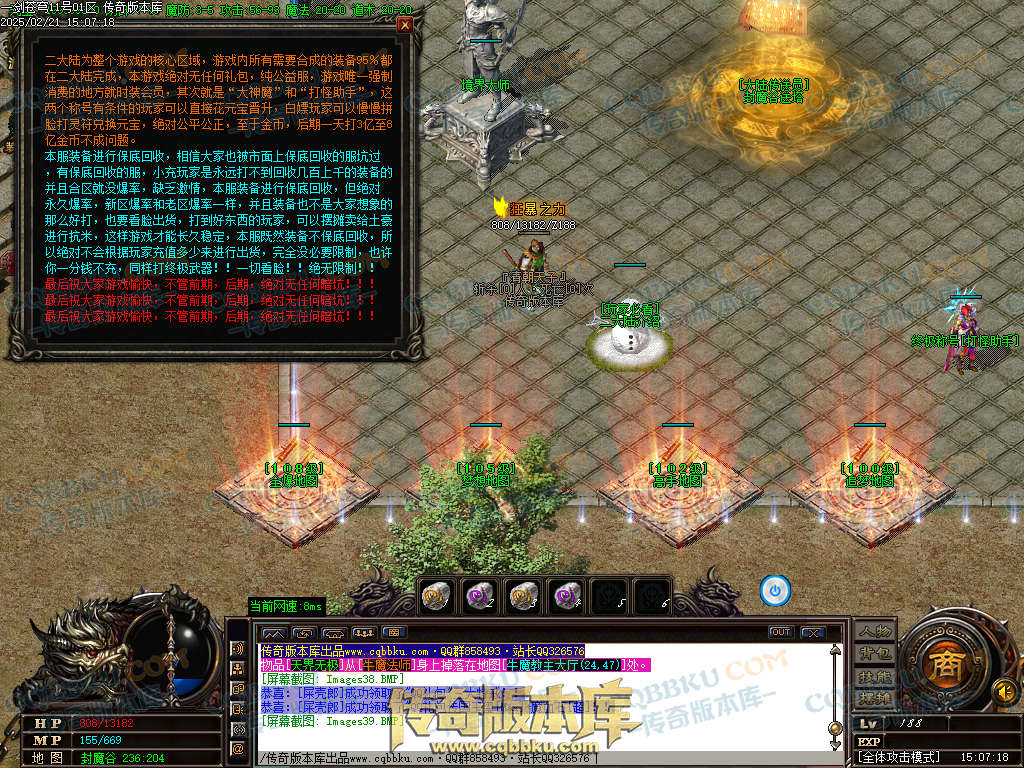Use the orange scroll in hotbar slot 1

(x=437, y=595)
